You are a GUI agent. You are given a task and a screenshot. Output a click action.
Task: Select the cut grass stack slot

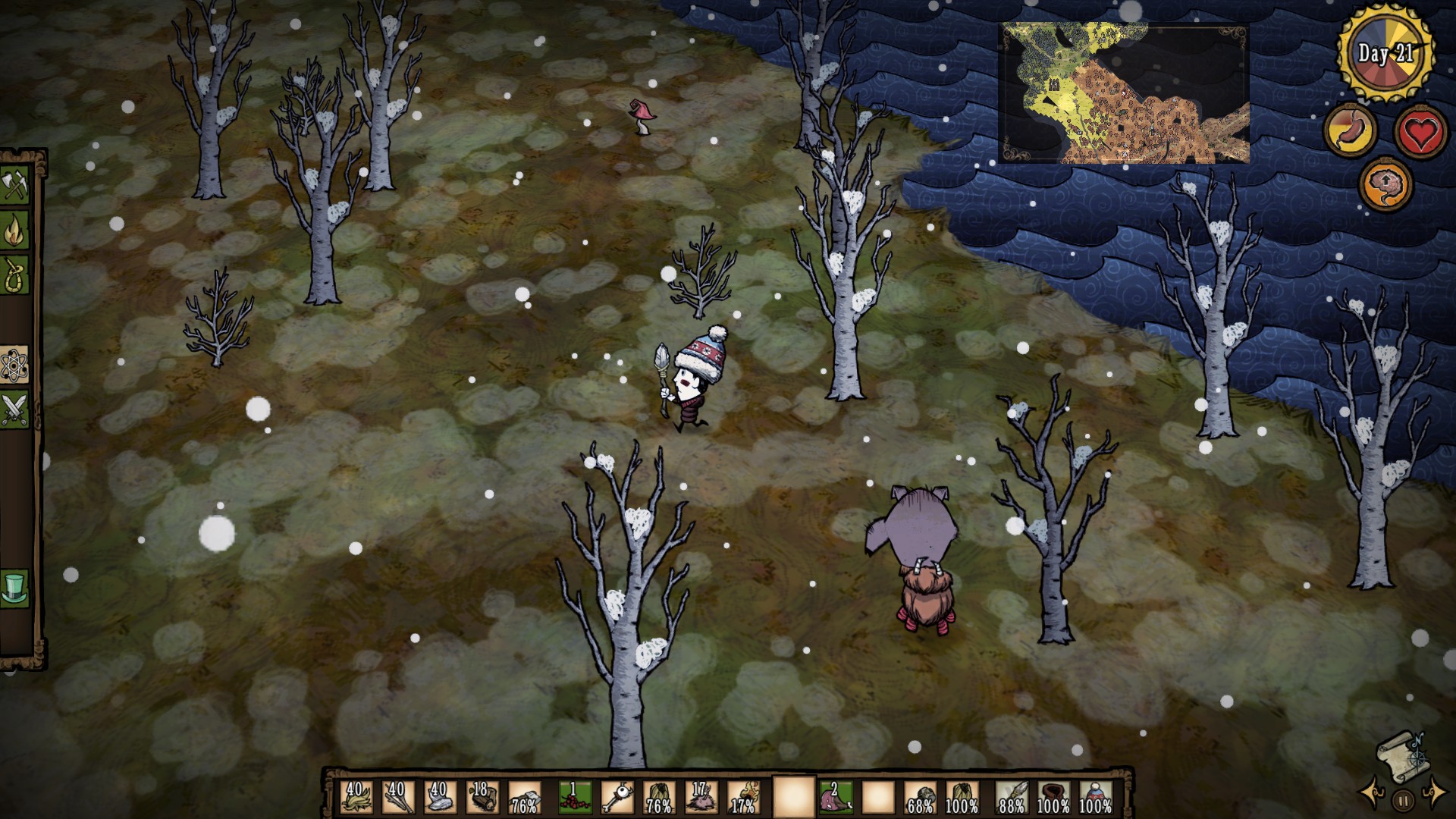[x=355, y=798]
